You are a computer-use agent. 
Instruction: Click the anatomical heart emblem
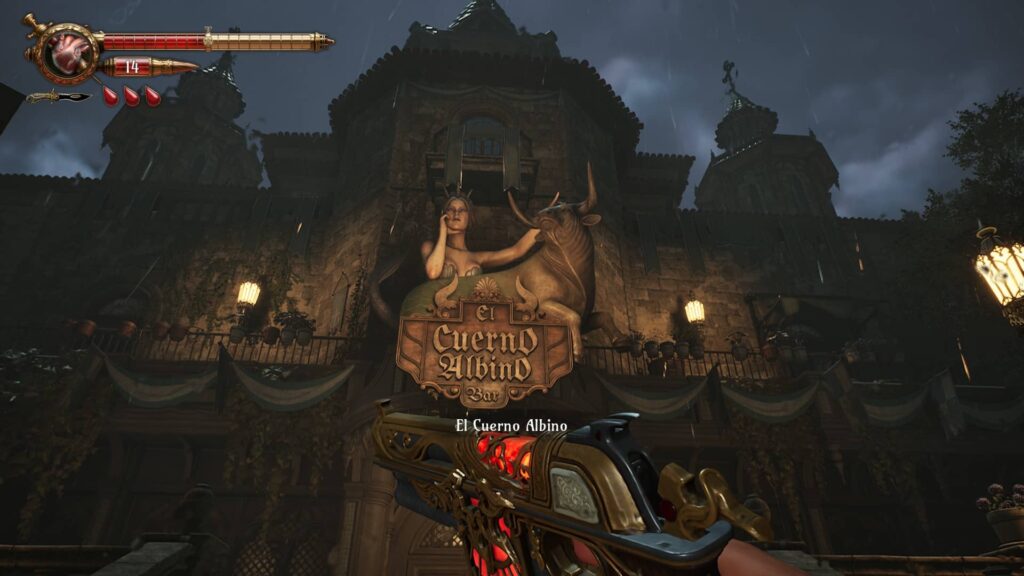point(71,51)
